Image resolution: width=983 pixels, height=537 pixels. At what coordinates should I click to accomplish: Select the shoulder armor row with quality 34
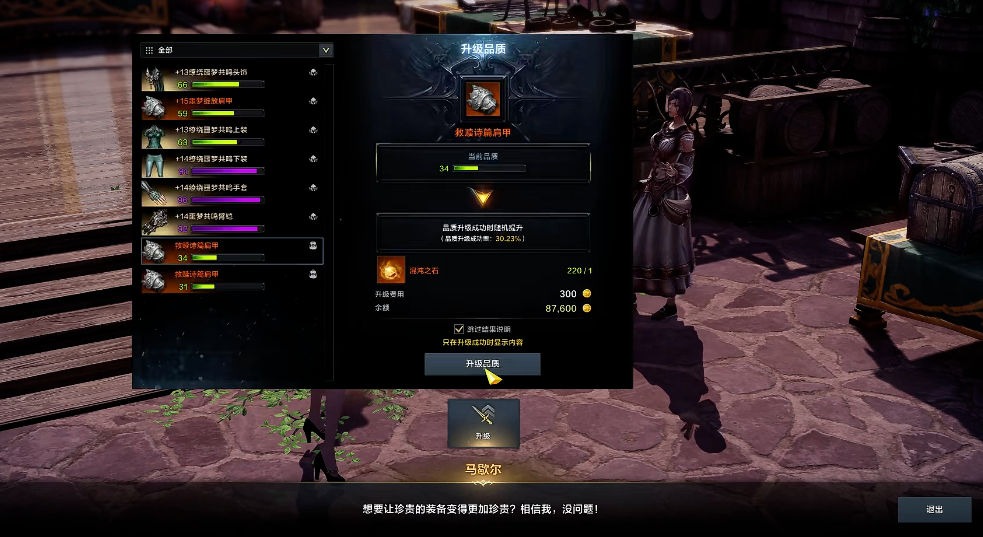tap(232, 250)
